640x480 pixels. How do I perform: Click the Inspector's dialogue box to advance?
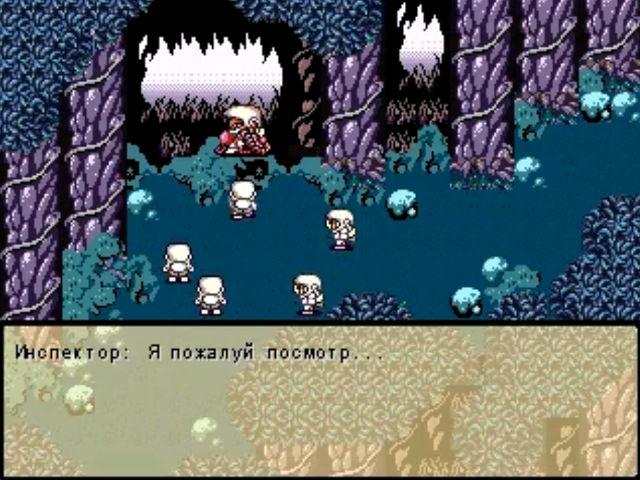(320, 400)
